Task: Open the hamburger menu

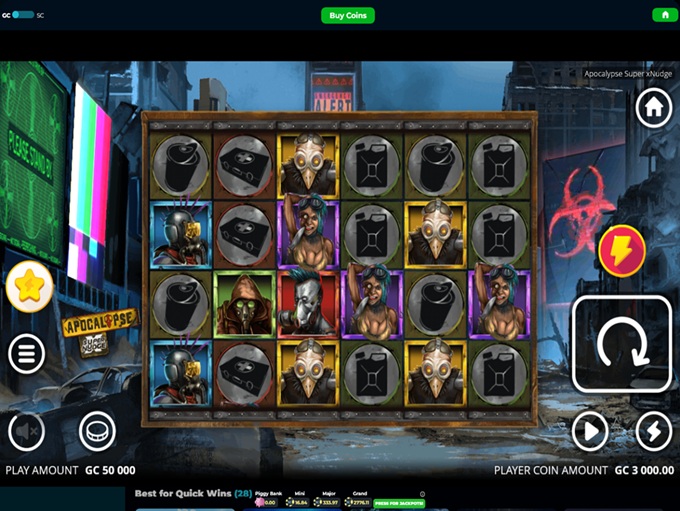Action: (27, 353)
